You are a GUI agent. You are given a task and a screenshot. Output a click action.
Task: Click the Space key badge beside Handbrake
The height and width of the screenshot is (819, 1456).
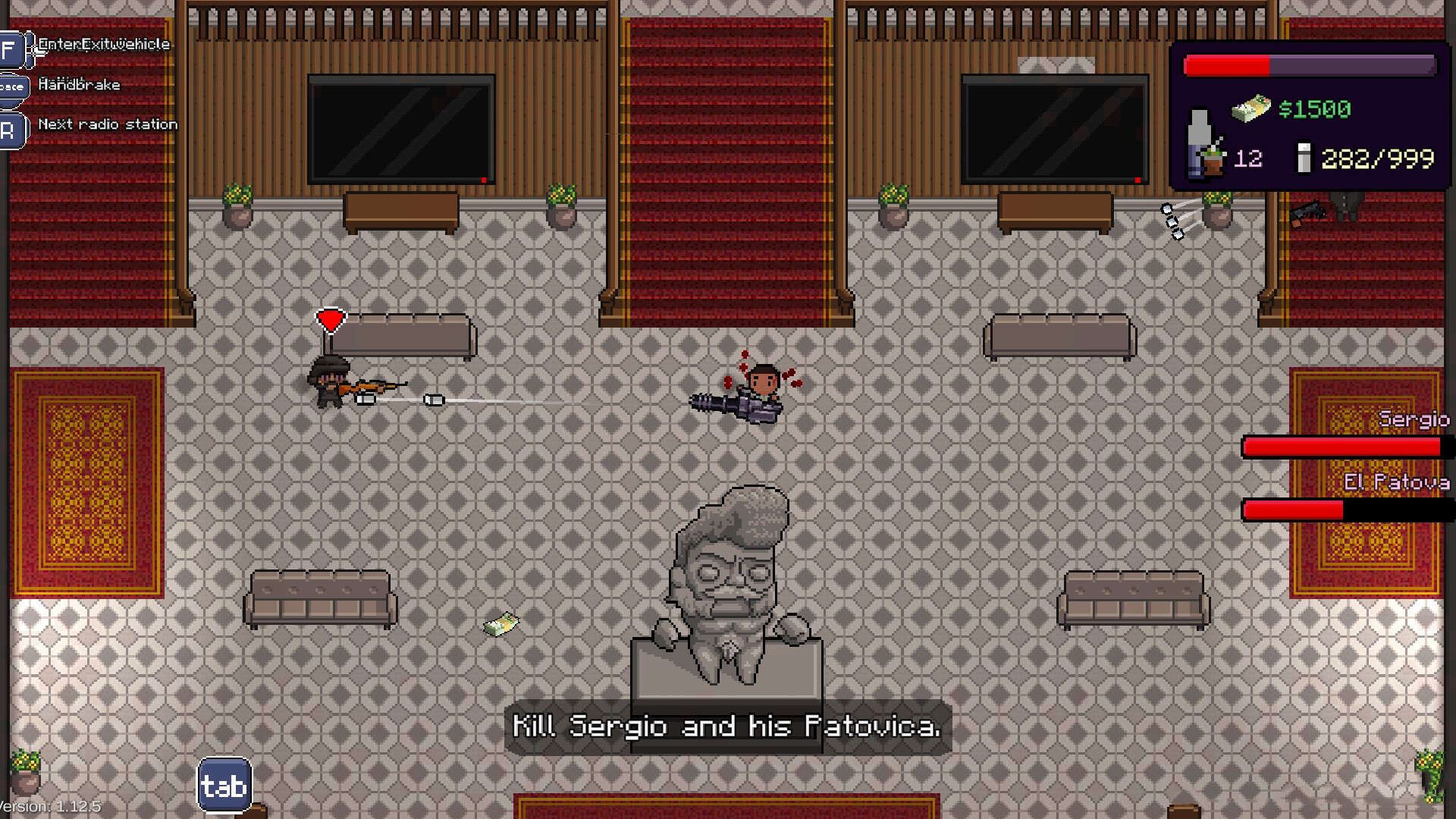click(x=13, y=88)
